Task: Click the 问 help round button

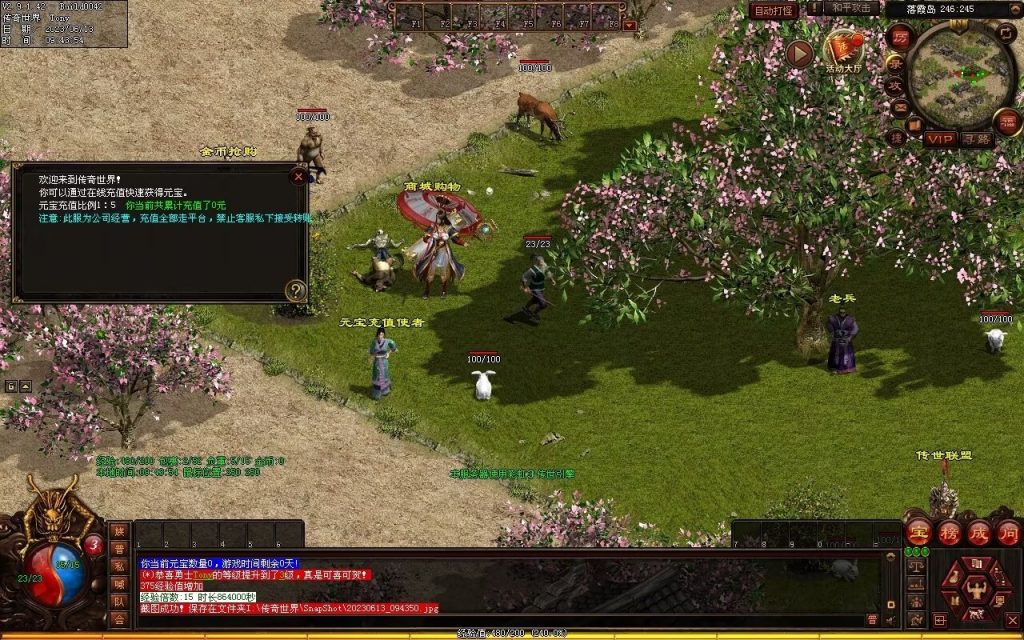Action: click(1007, 531)
